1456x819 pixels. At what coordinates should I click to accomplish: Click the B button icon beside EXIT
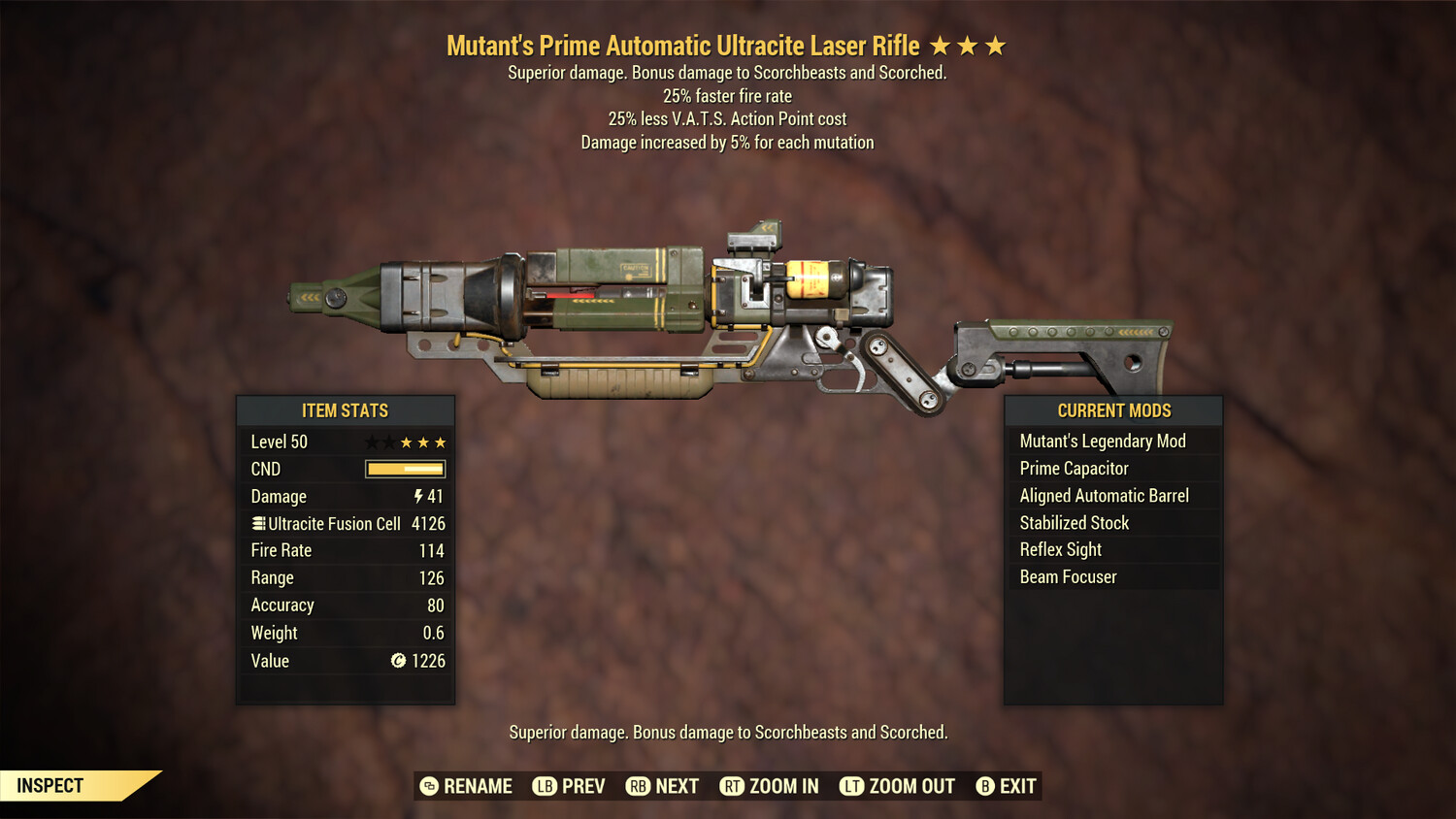(984, 786)
